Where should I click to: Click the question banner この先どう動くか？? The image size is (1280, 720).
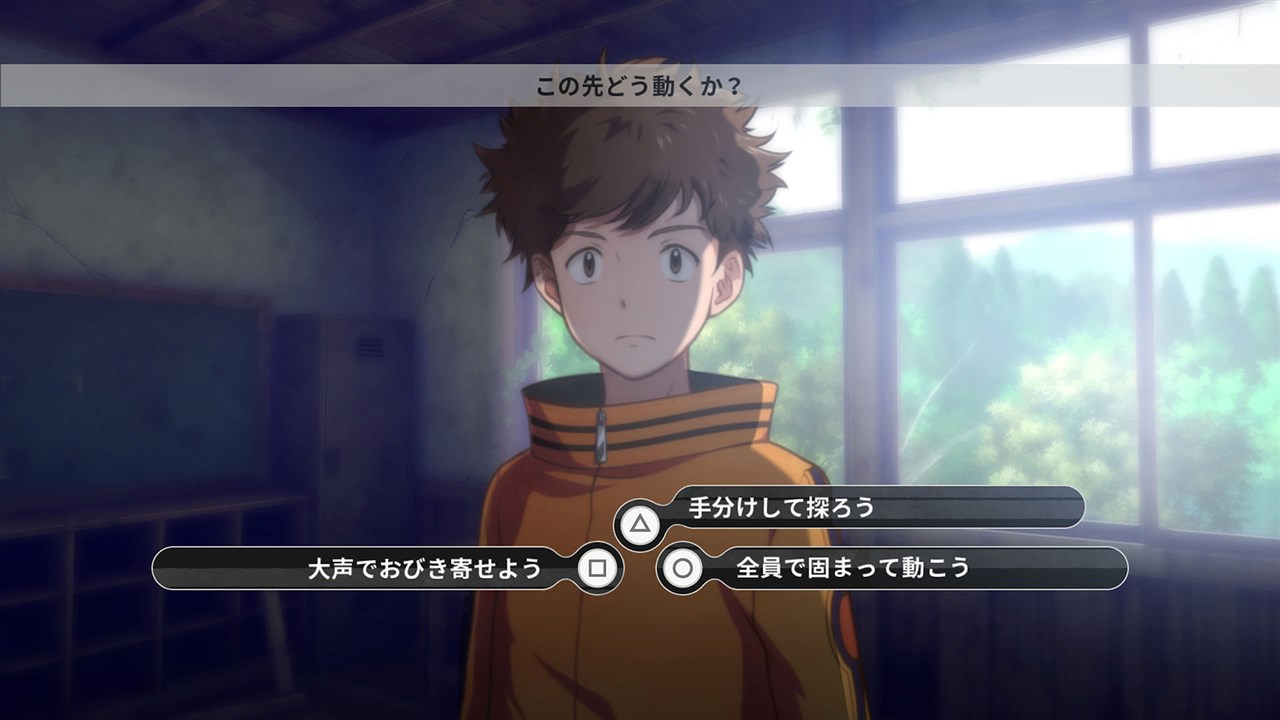(640, 85)
